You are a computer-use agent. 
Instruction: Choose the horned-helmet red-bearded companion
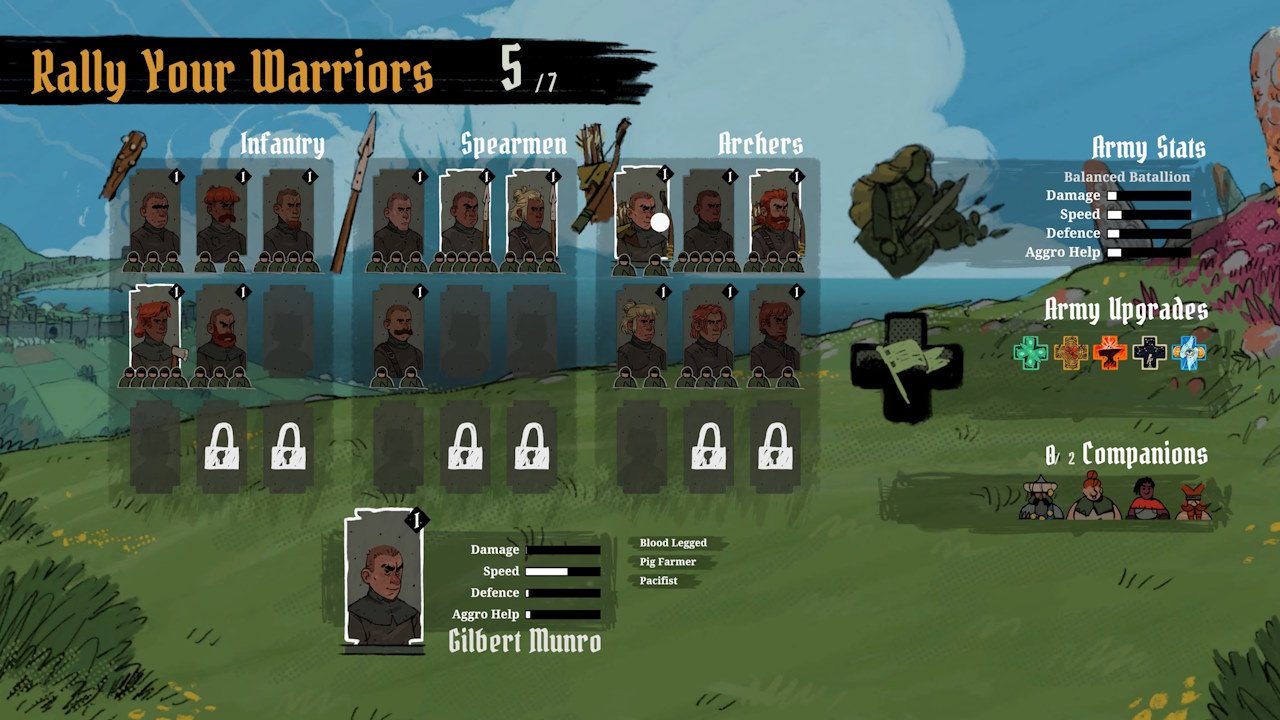coord(1193,500)
